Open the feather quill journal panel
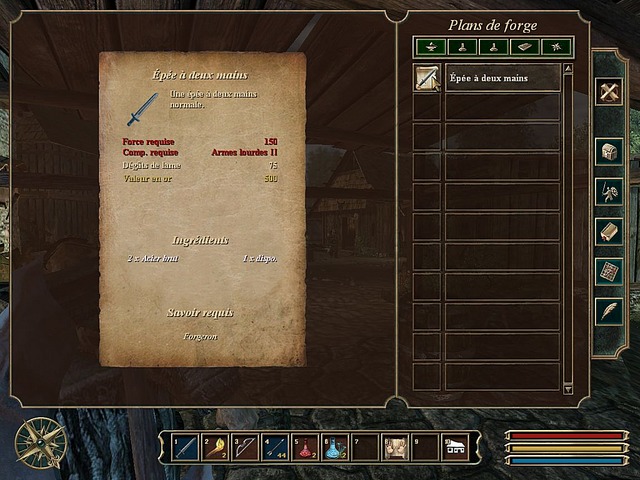 click(x=610, y=311)
